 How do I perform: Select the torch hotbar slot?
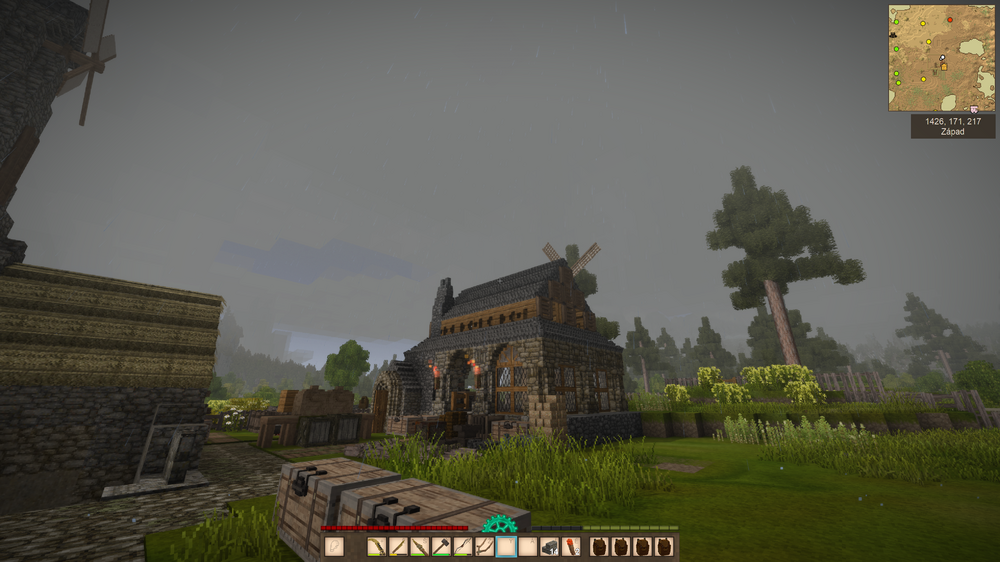click(x=570, y=547)
